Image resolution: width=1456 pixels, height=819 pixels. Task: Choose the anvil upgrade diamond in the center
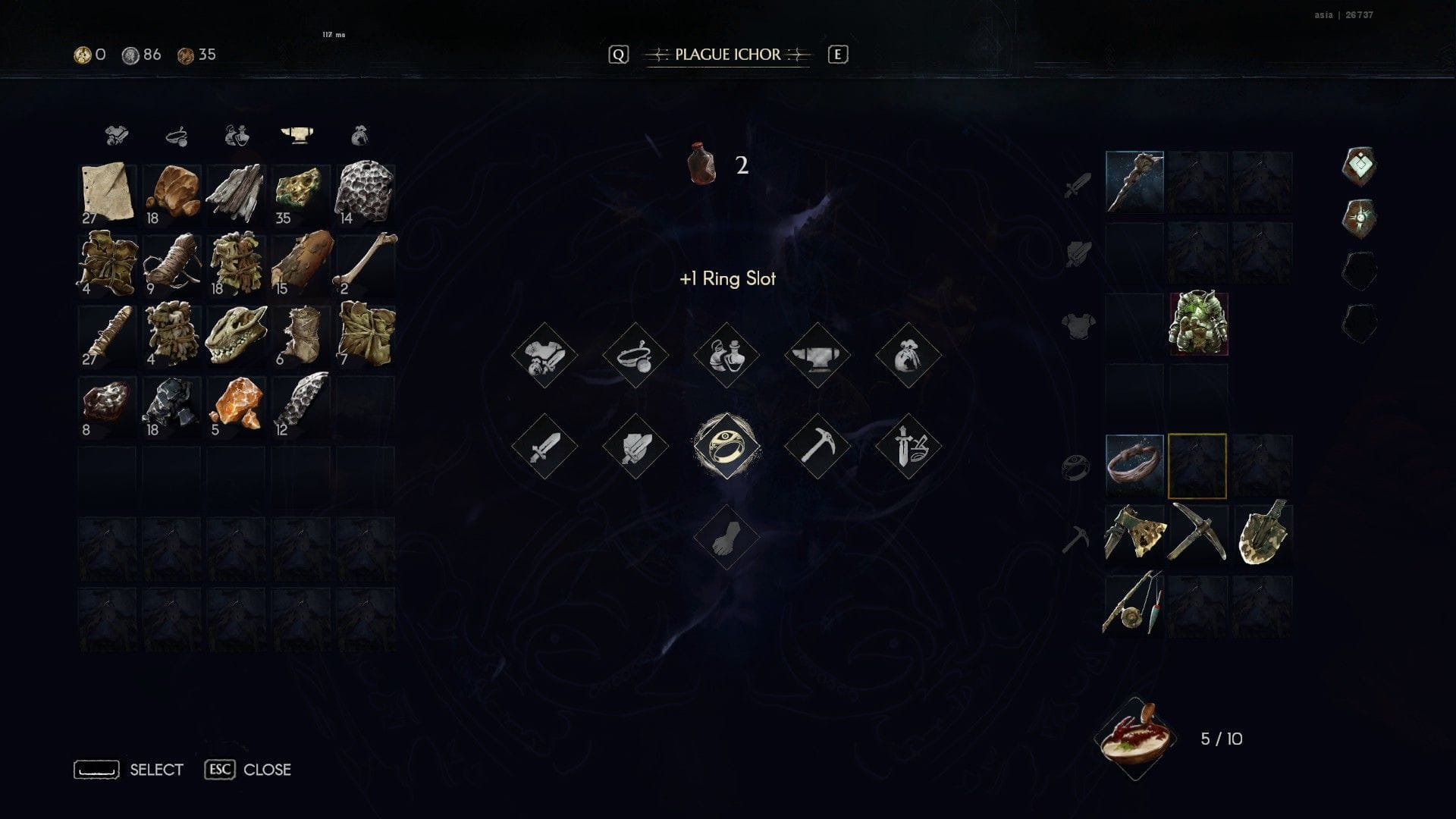(x=817, y=355)
